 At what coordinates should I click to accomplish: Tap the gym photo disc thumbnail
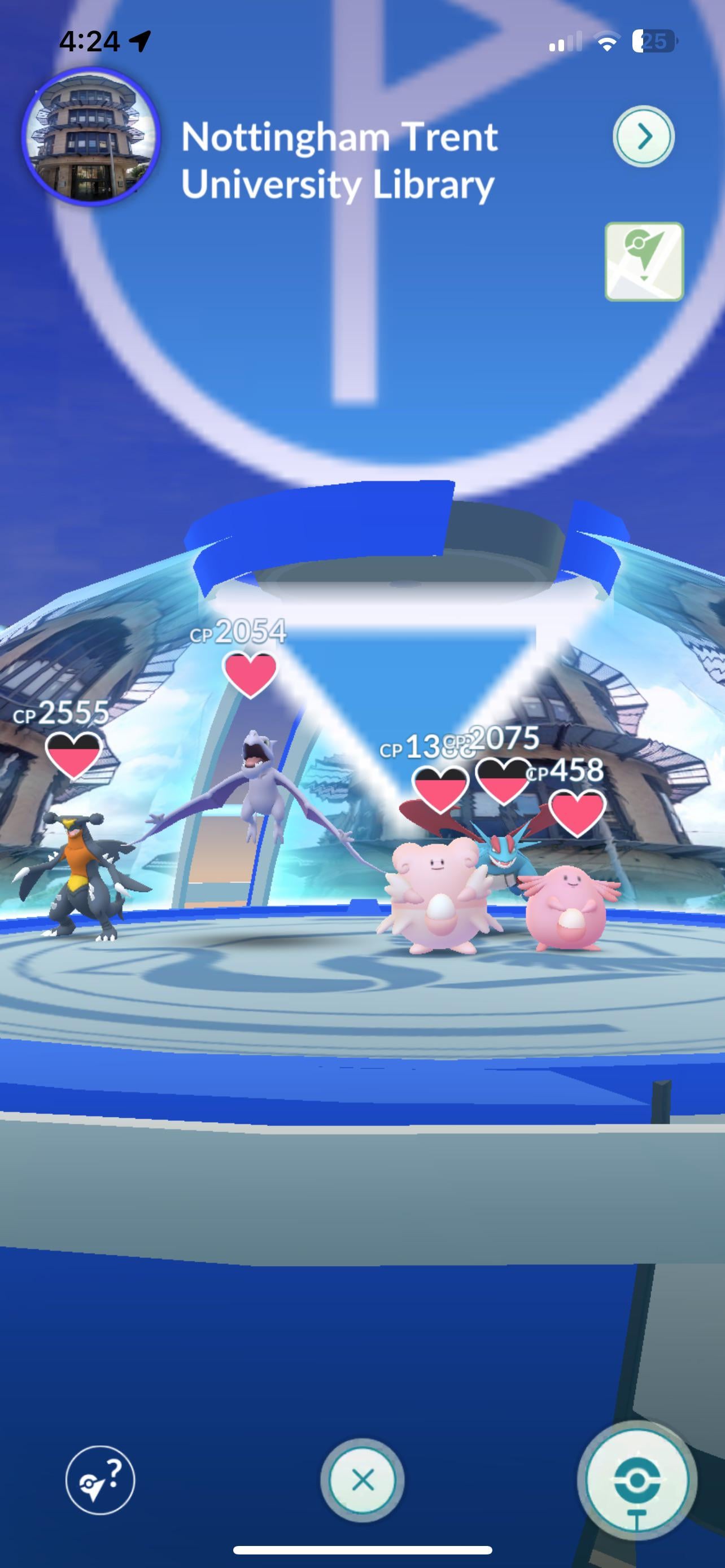click(91, 137)
